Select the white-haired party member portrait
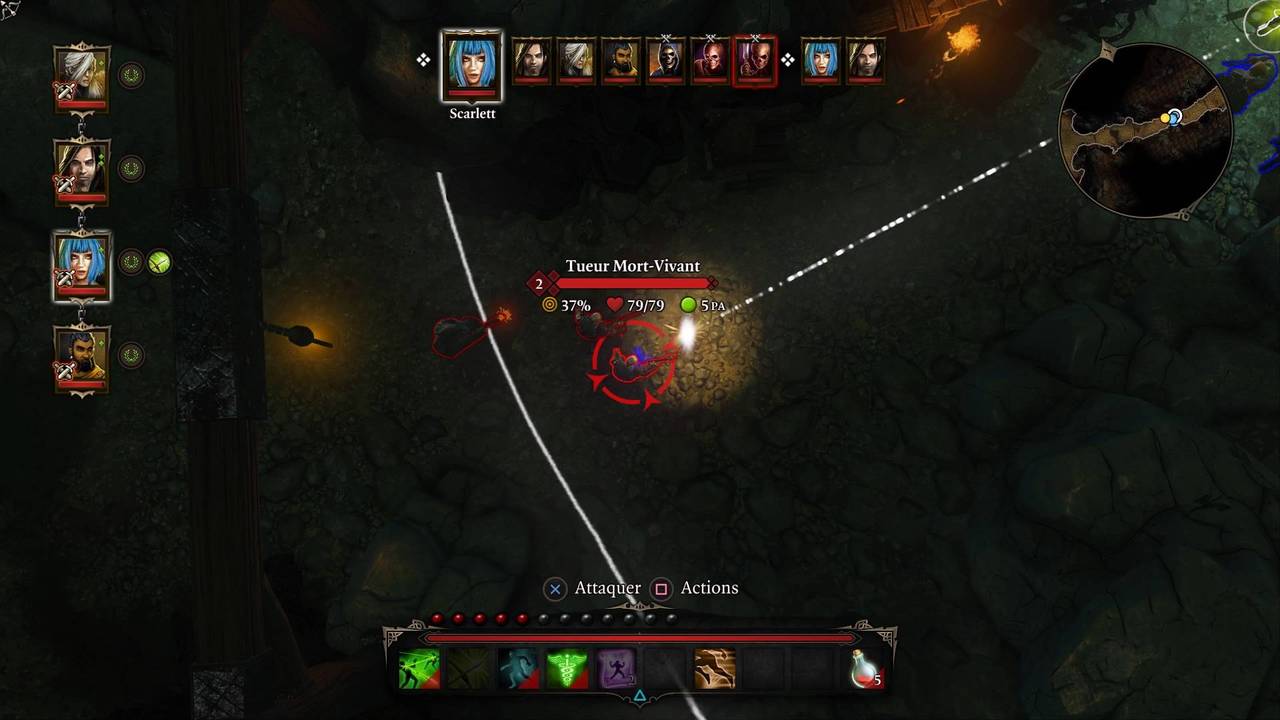This screenshot has height=720, width=1280. pyautogui.click(x=81, y=77)
